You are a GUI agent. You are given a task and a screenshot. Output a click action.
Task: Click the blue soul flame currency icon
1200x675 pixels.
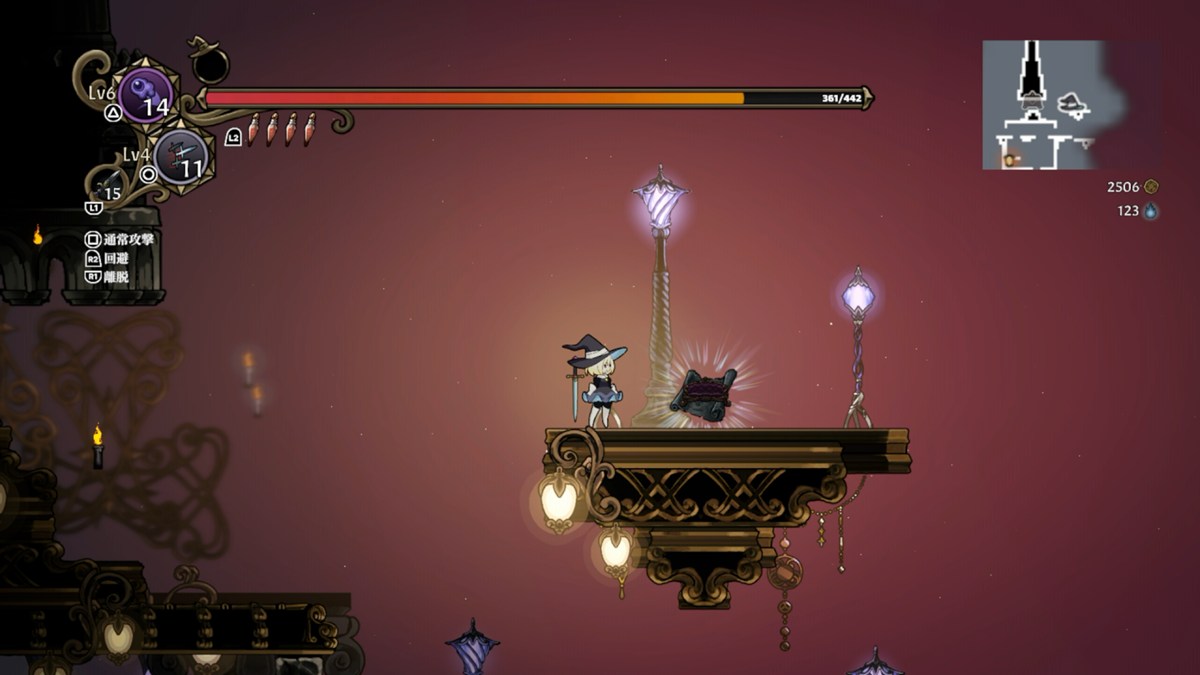coord(1151,211)
